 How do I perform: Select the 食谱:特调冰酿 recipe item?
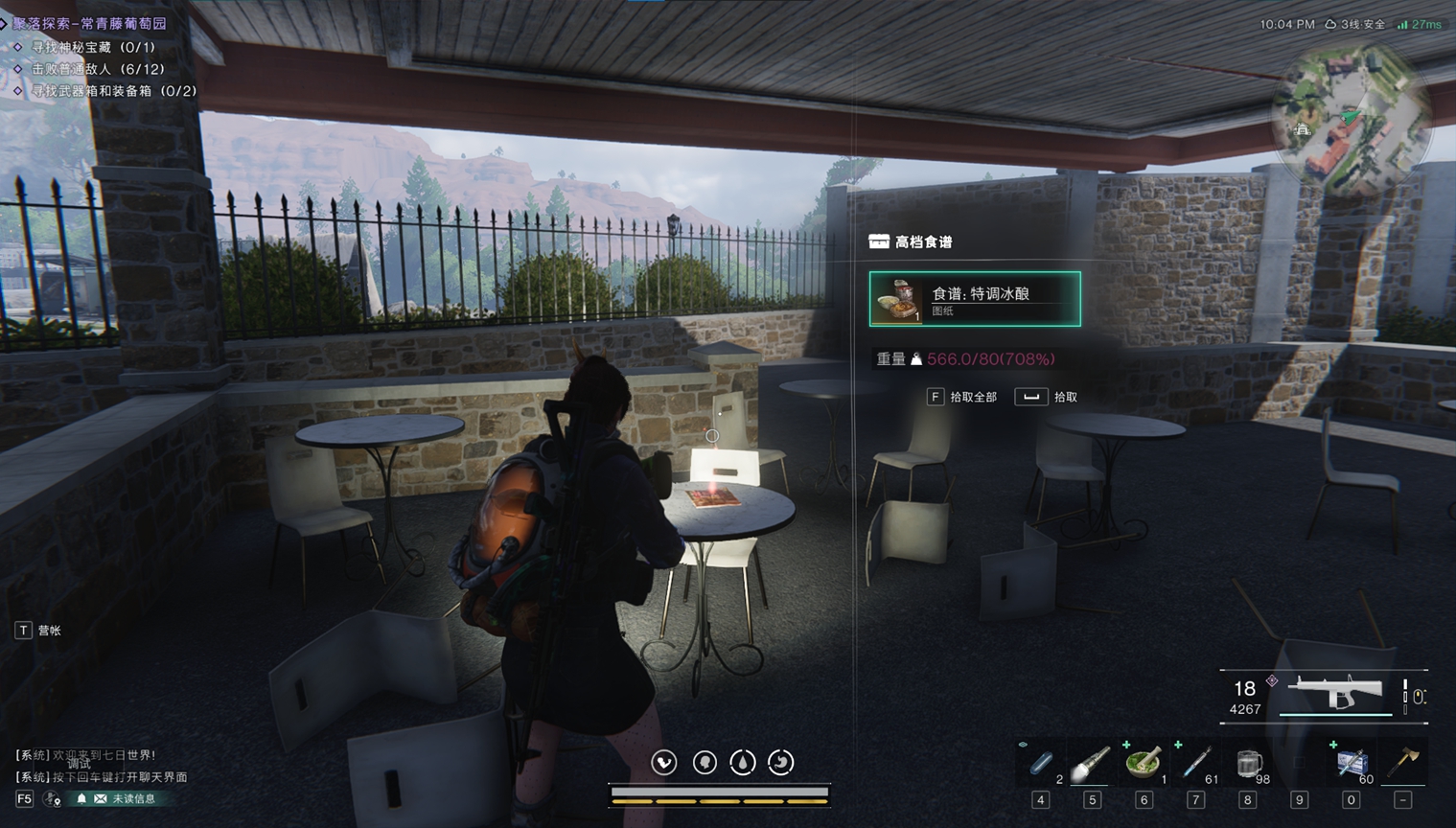pos(975,299)
